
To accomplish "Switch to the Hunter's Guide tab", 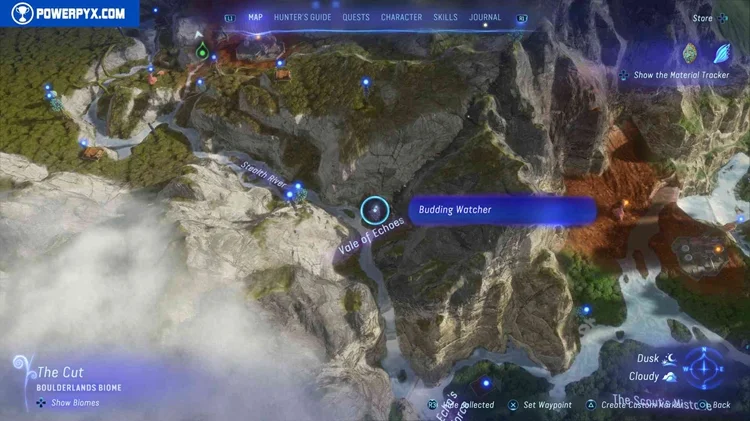I will 301,17.
